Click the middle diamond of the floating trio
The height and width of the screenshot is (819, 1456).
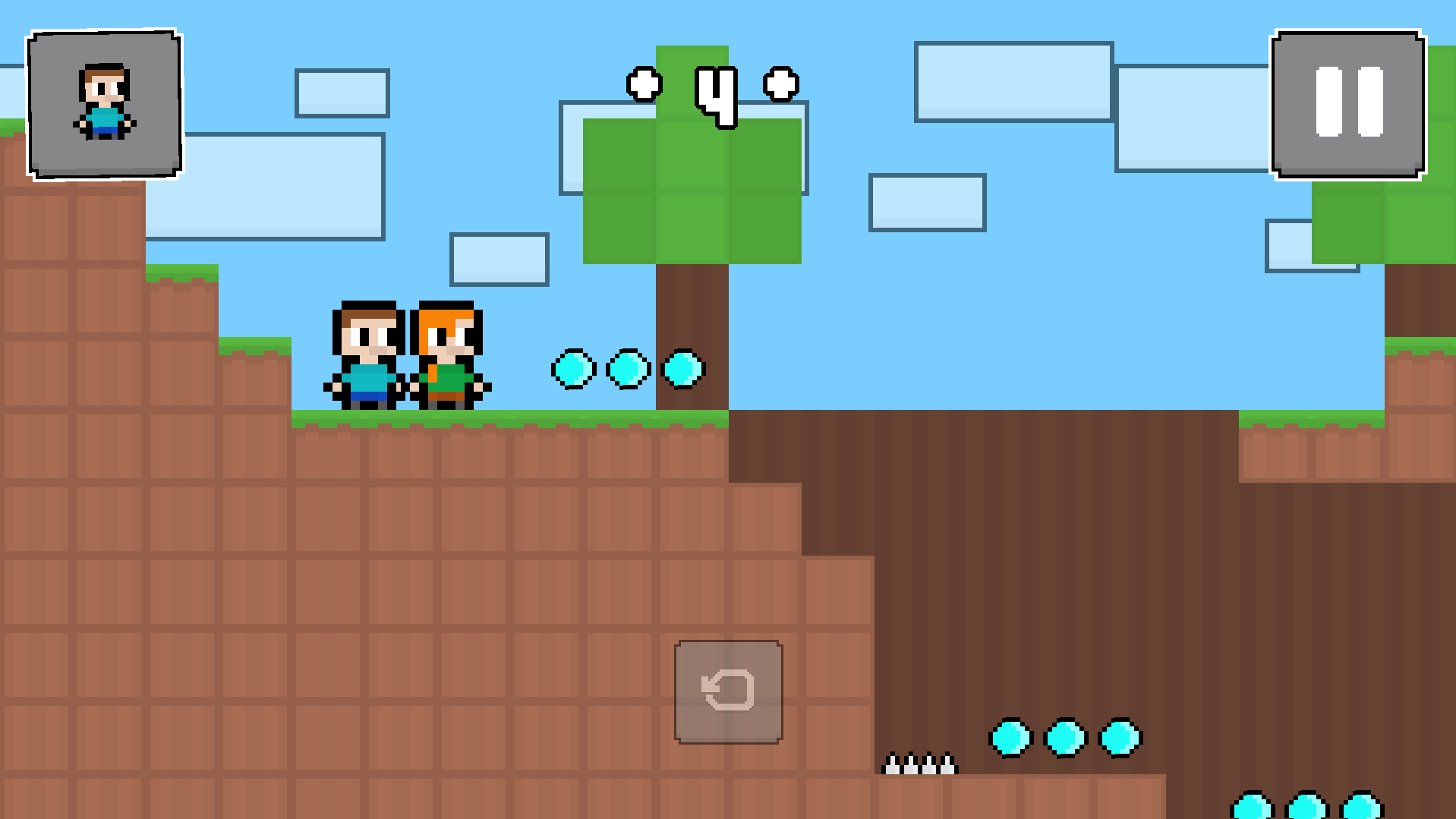pos(627,371)
